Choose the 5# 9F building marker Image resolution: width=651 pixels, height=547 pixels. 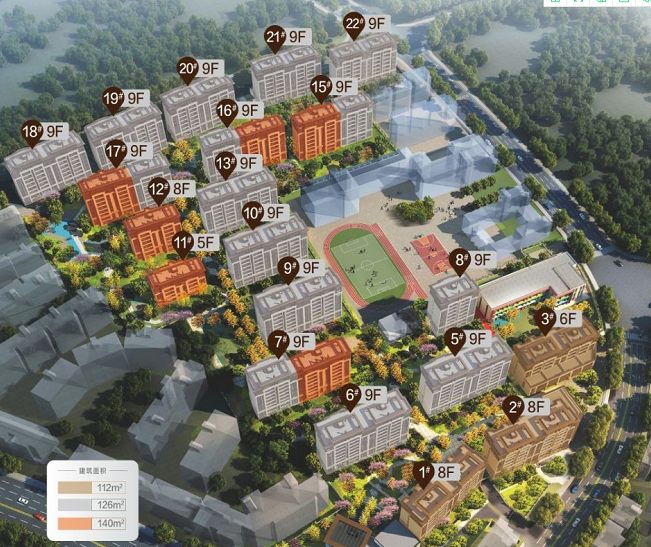[467, 339]
